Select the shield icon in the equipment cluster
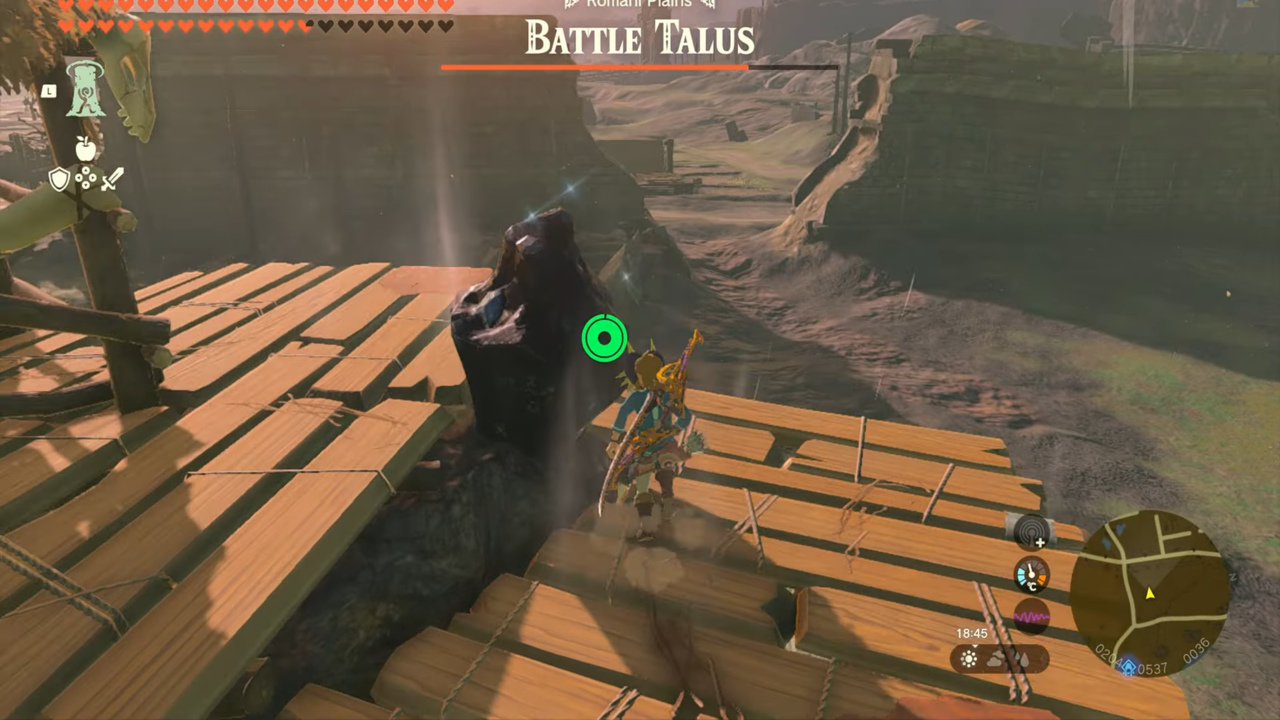 click(x=59, y=178)
